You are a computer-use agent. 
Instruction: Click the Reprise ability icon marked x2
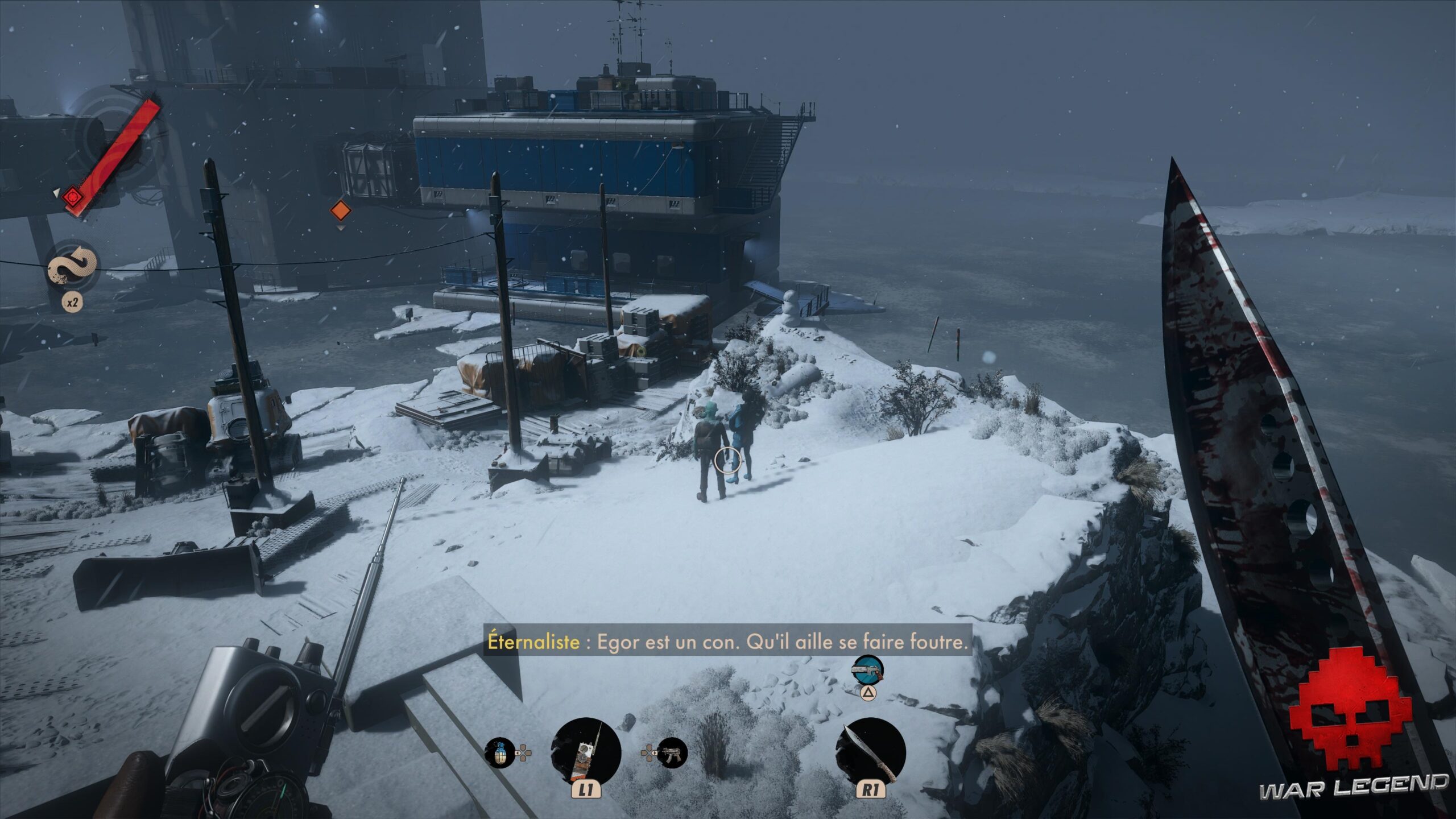[72, 266]
